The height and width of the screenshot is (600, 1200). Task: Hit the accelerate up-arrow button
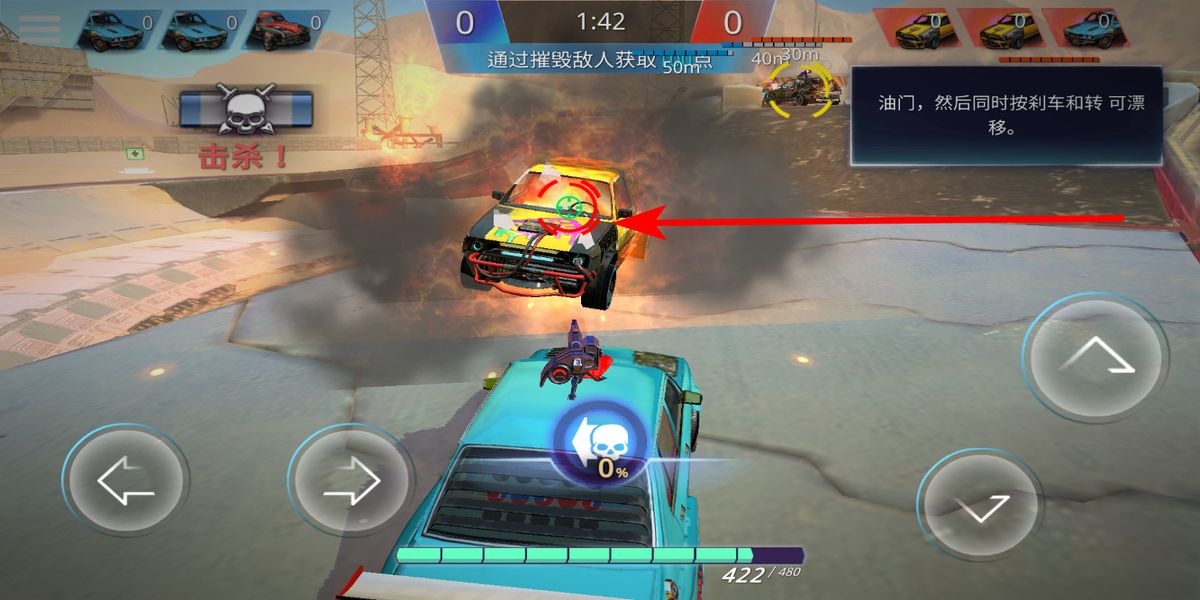1097,357
